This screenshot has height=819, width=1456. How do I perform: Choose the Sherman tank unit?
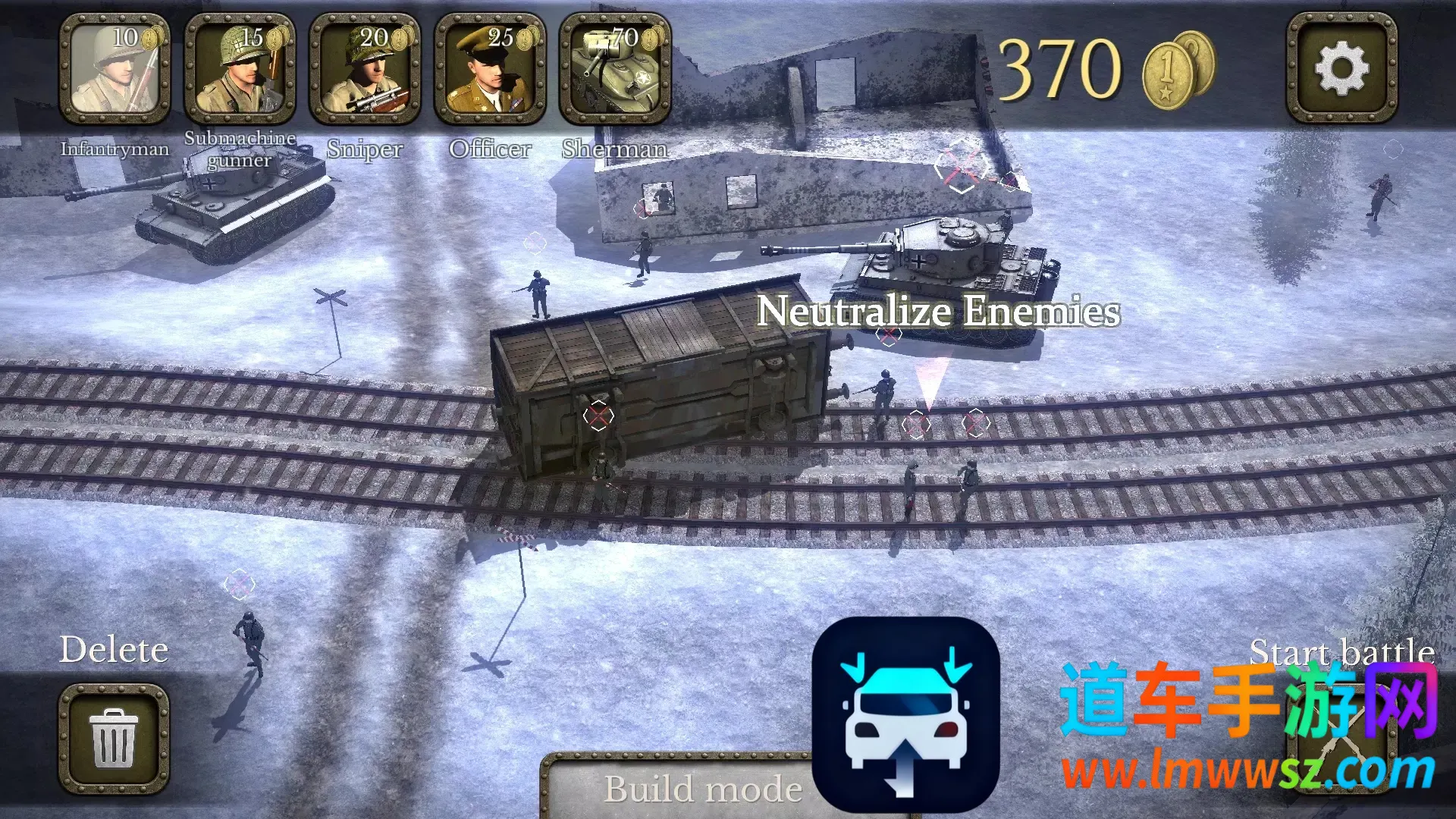coord(615,70)
